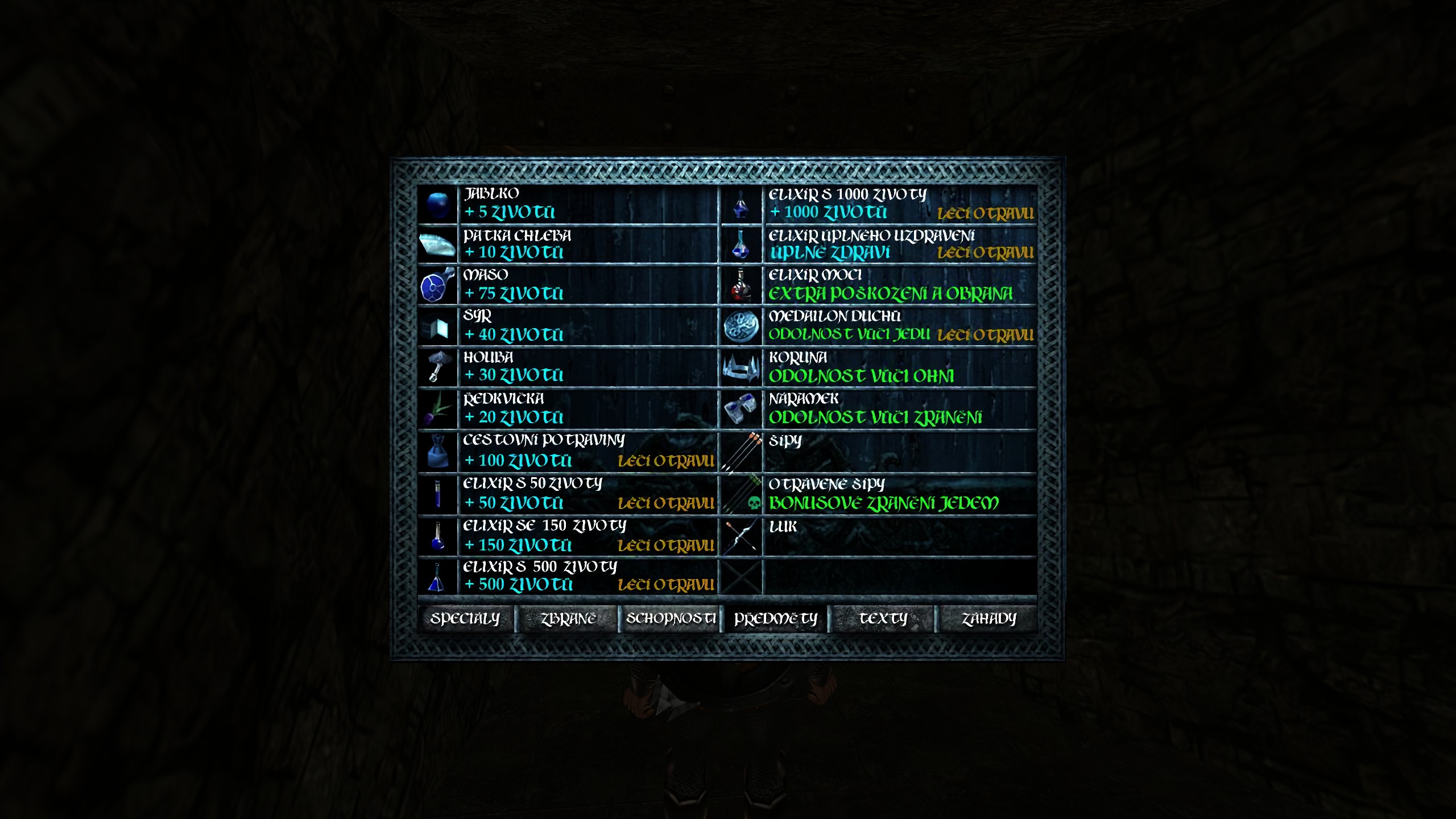Select the Predmety tab
The width and height of the screenshot is (1456, 819).
pyautogui.click(x=775, y=618)
